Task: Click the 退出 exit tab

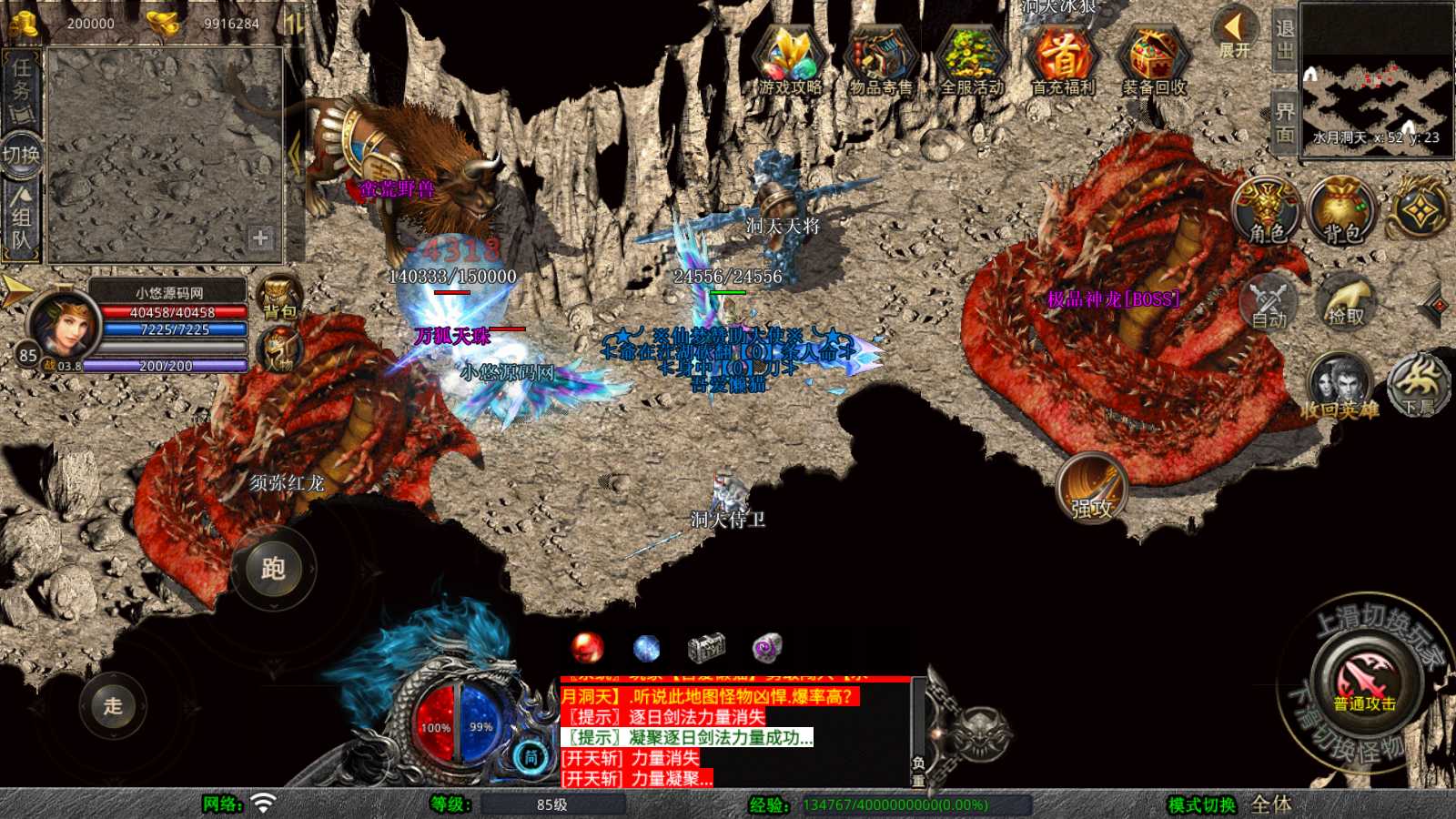Action: click(x=1284, y=40)
